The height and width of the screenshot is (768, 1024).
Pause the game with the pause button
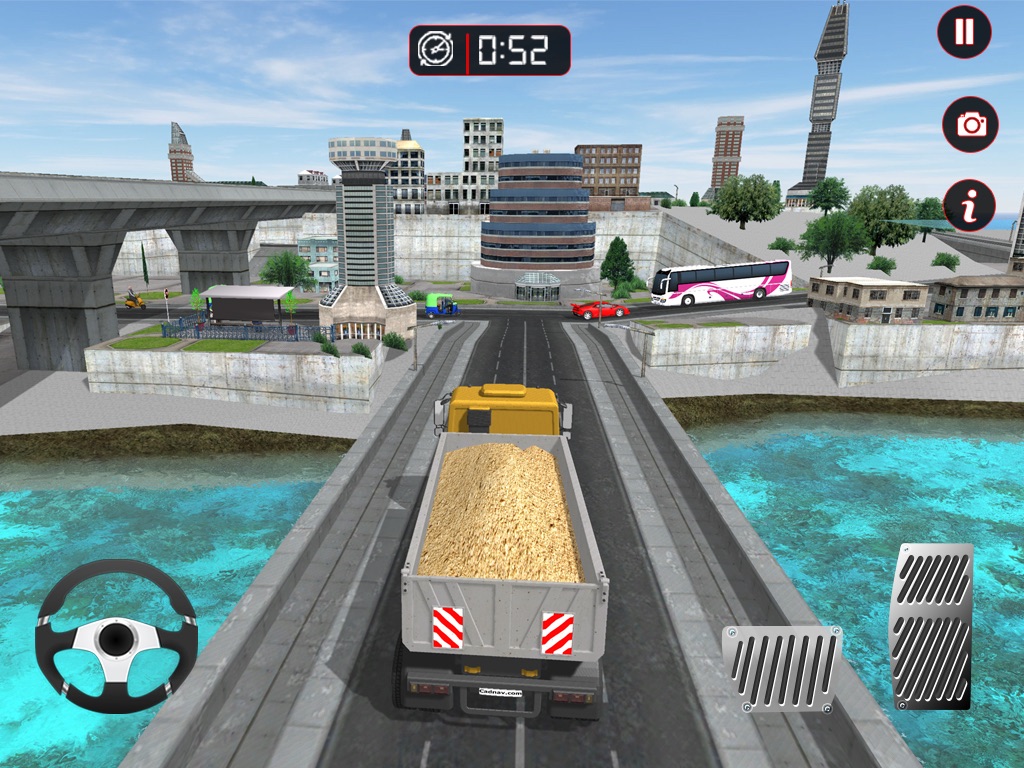click(x=964, y=32)
